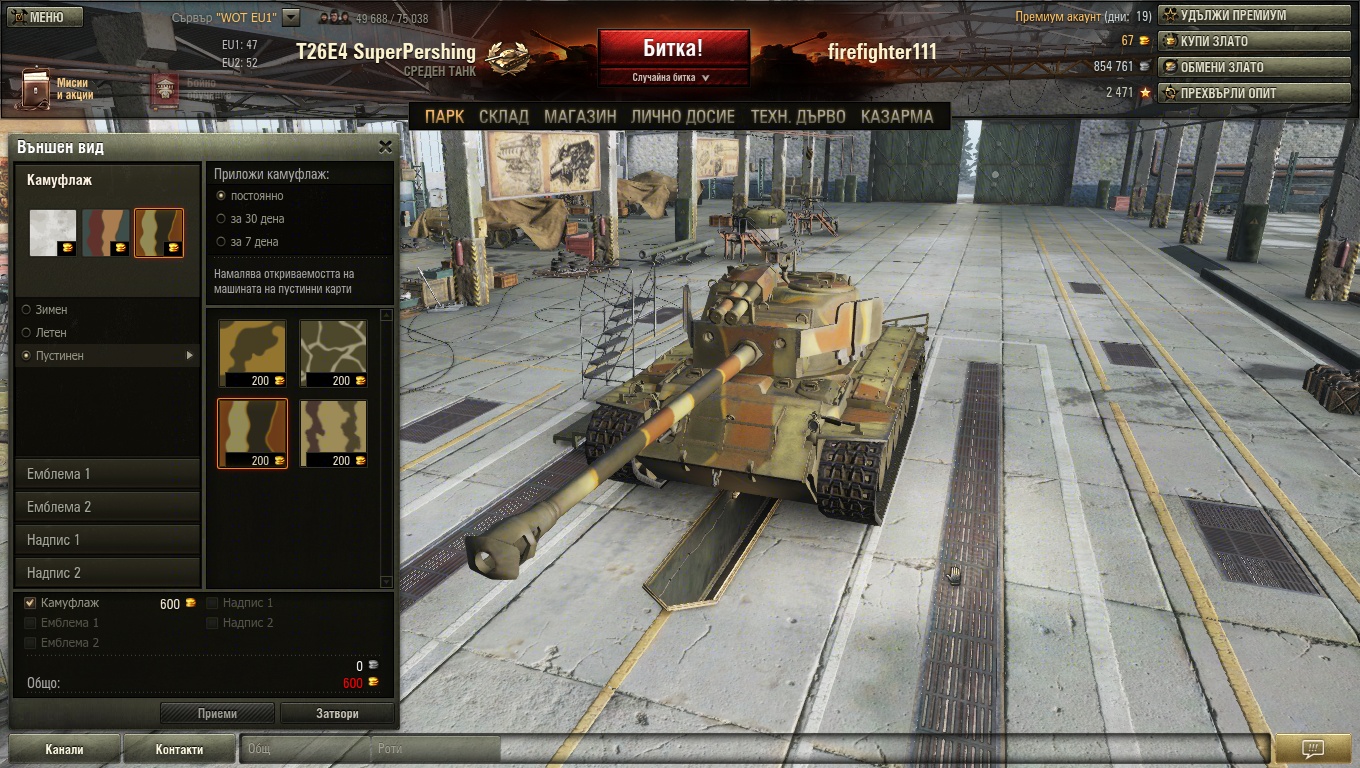Open the МЕНЮ main menu

[x=38, y=17]
